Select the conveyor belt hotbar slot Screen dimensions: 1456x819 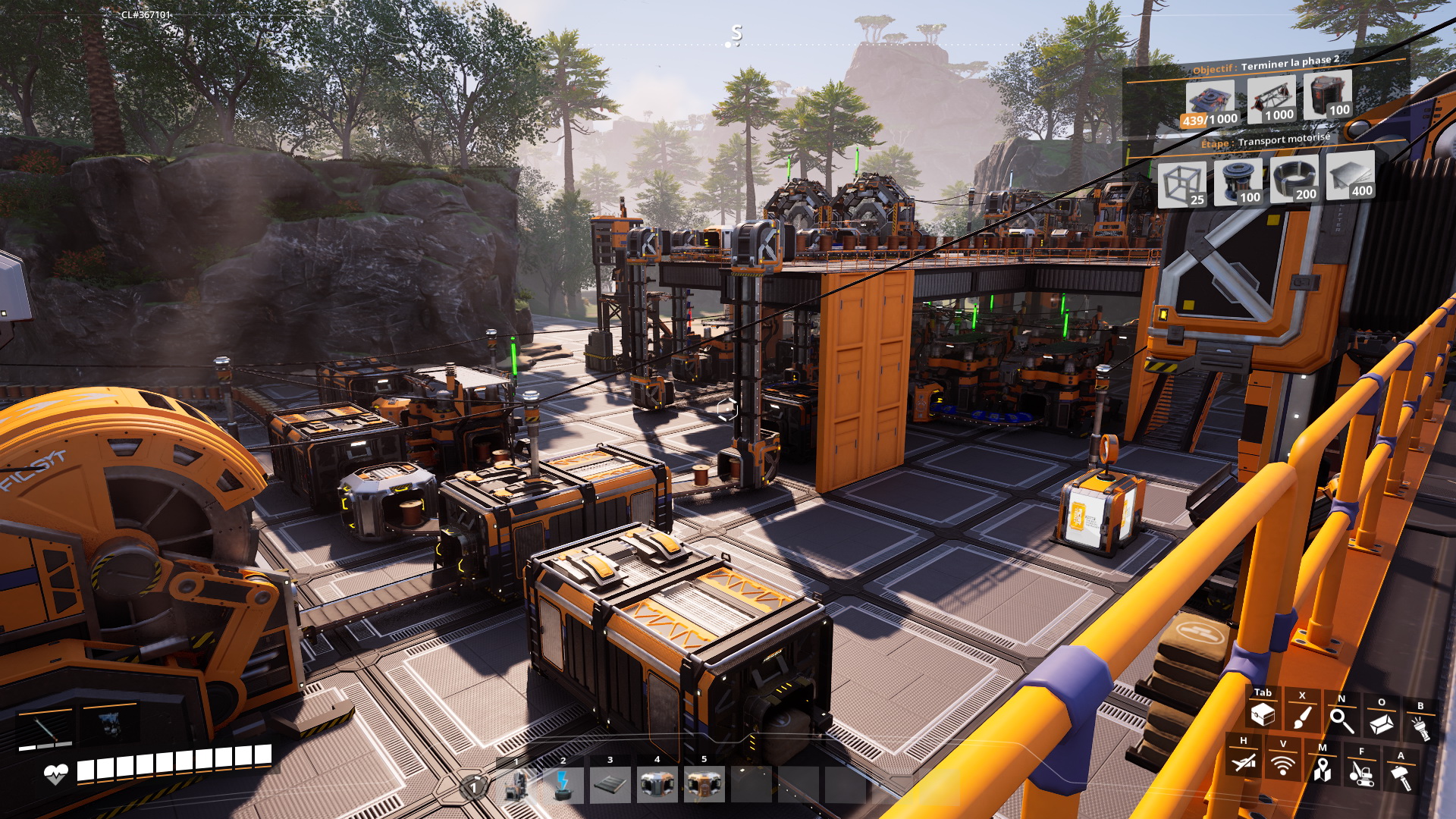tap(610, 784)
